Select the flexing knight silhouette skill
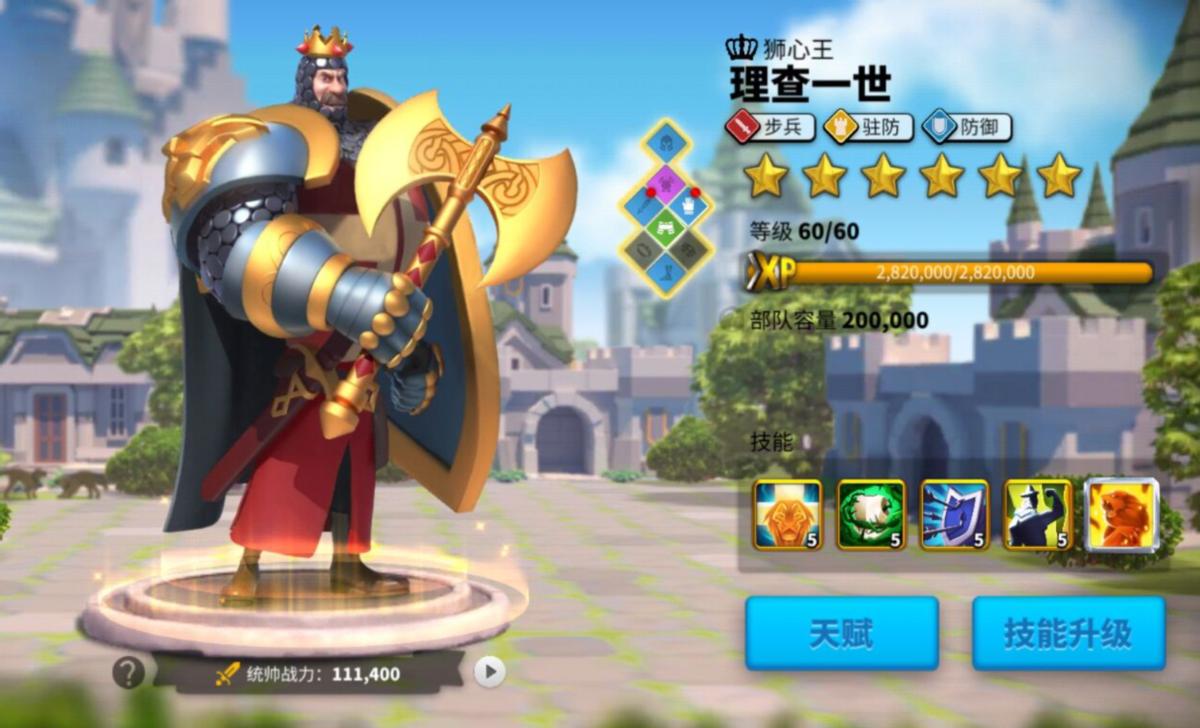 (x=1038, y=515)
